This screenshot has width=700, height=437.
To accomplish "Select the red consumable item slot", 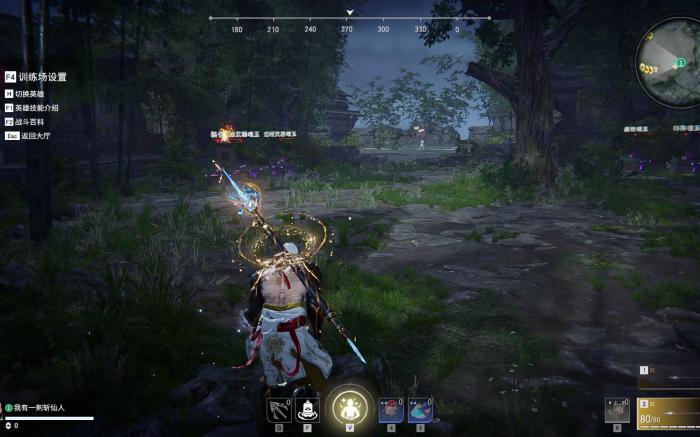I will point(392,408).
